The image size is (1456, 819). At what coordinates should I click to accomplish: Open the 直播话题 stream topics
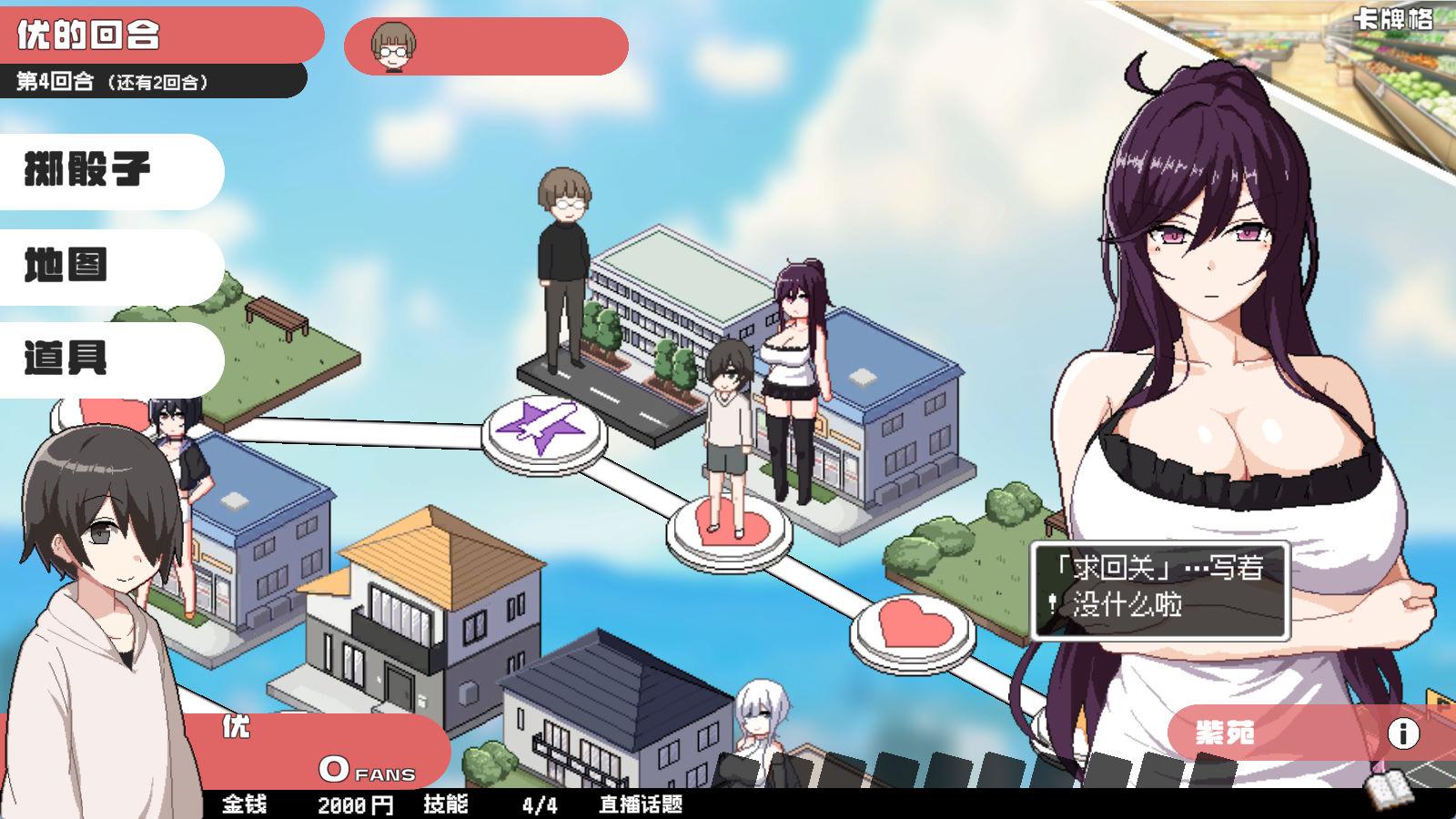pyautogui.click(x=641, y=804)
